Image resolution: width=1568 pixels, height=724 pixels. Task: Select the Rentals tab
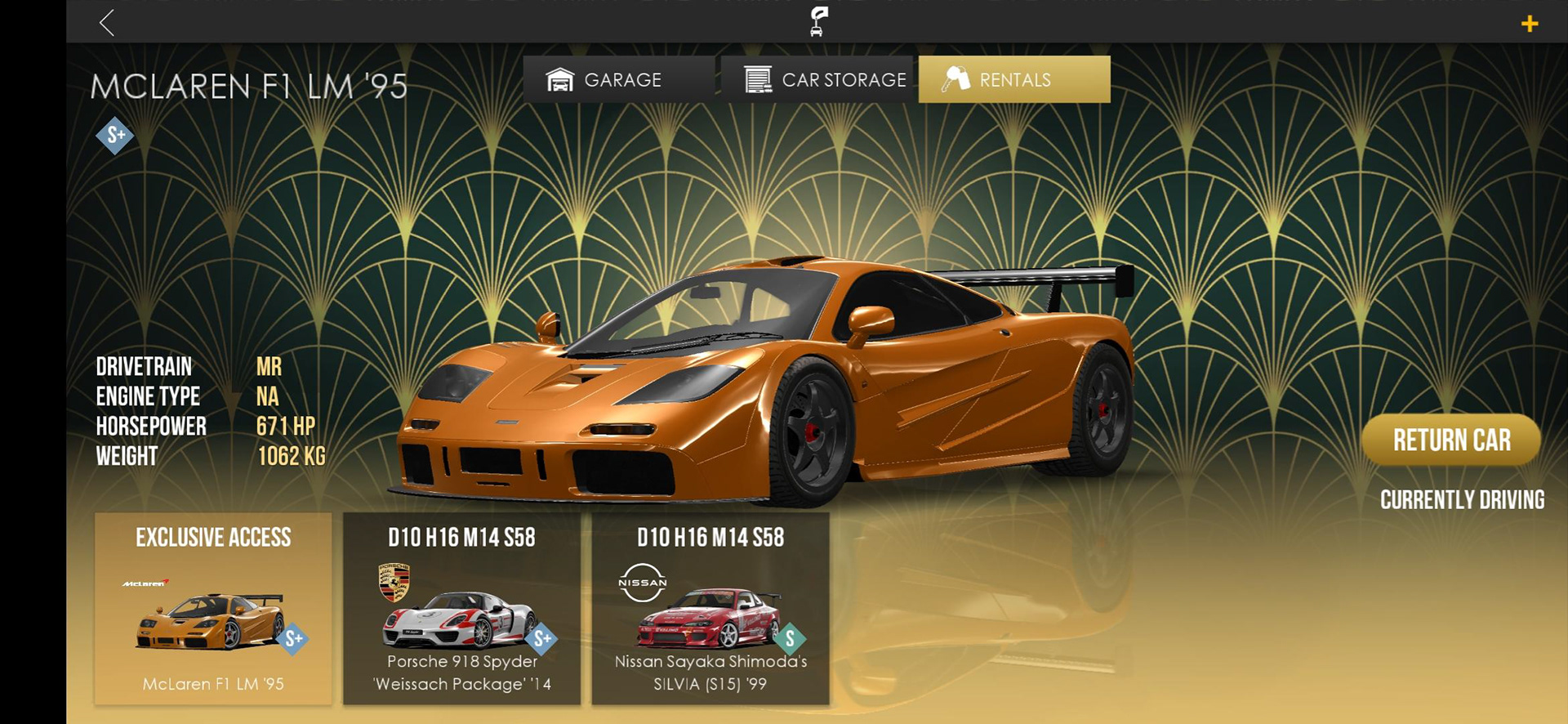pyautogui.click(x=1014, y=79)
